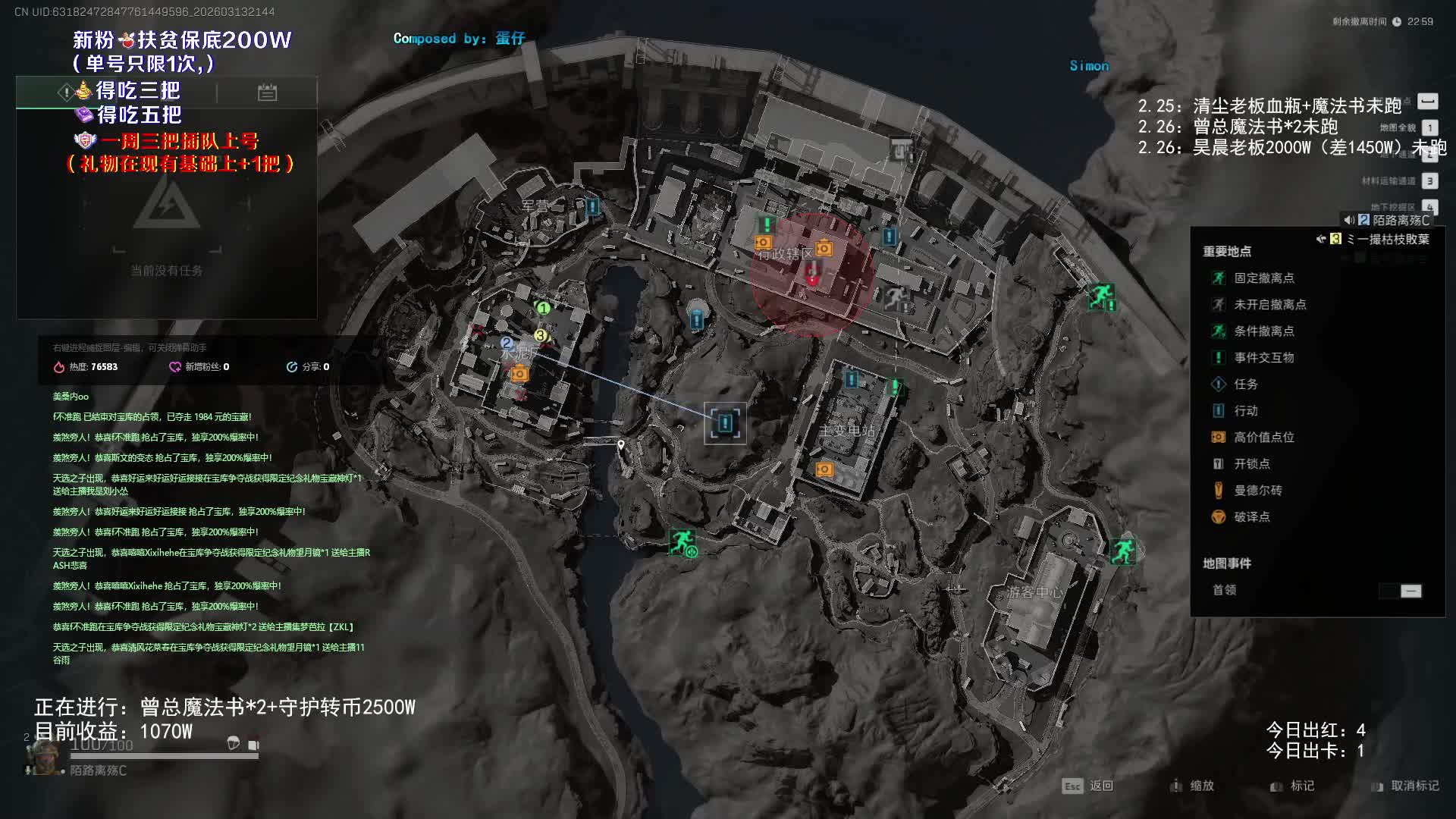The height and width of the screenshot is (819, 1456).
Task: Toggle the 开锁点 legend entry
Action: [x=1251, y=464]
